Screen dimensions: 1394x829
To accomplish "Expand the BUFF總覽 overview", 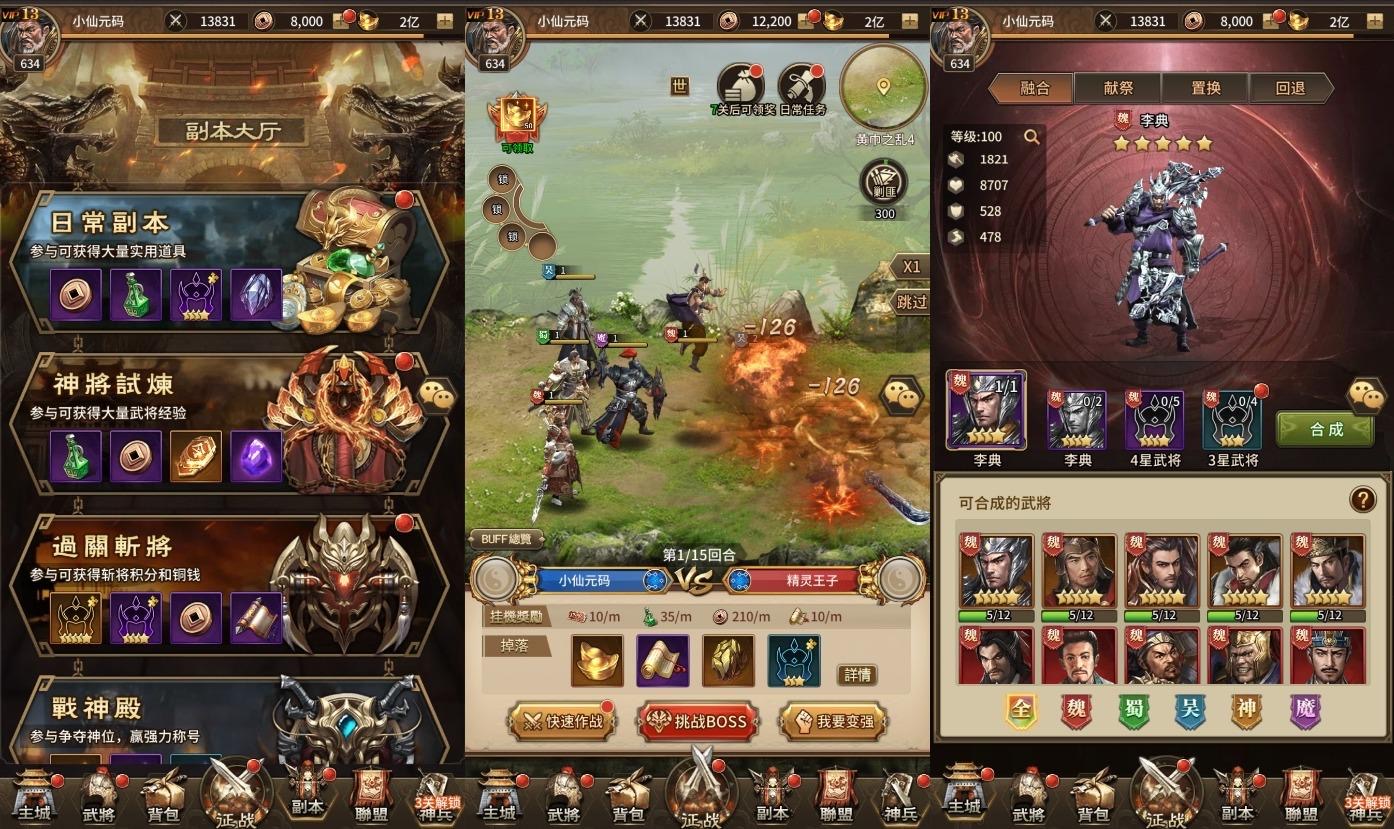I will [x=509, y=538].
